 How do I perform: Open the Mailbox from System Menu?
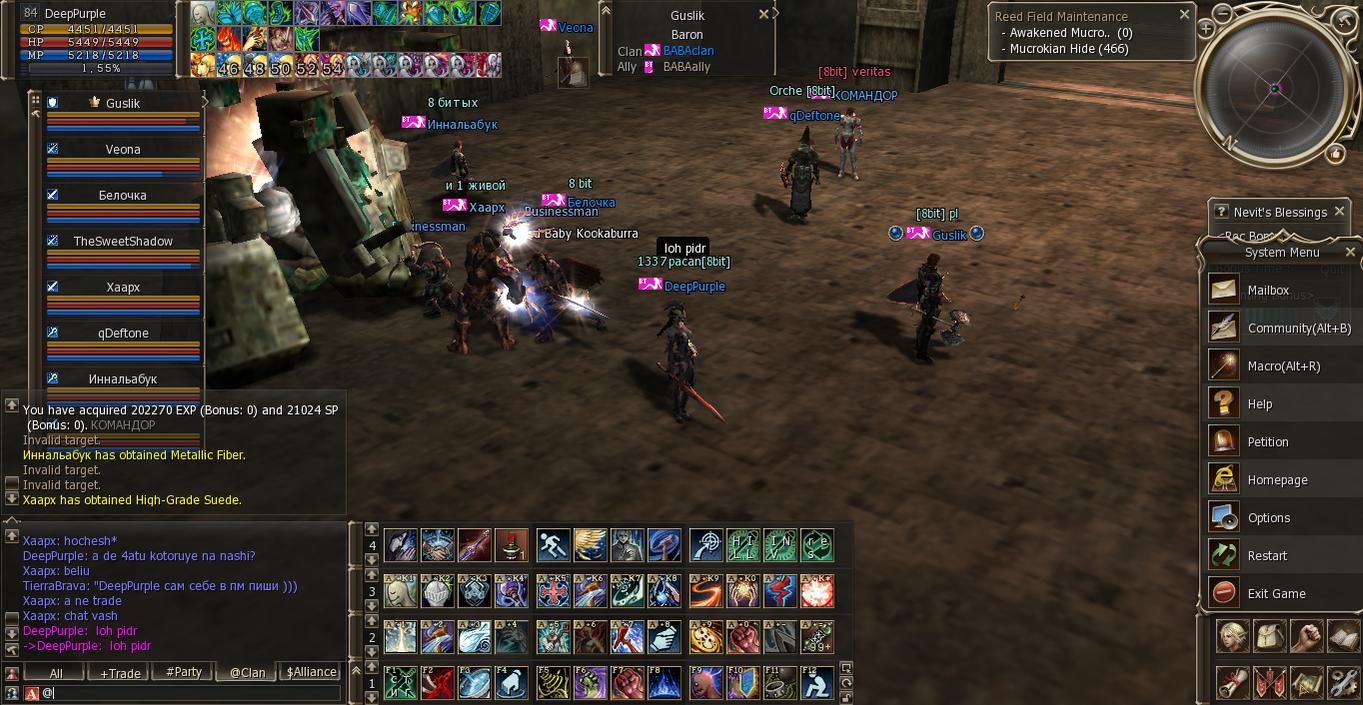click(x=1268, y=290)
